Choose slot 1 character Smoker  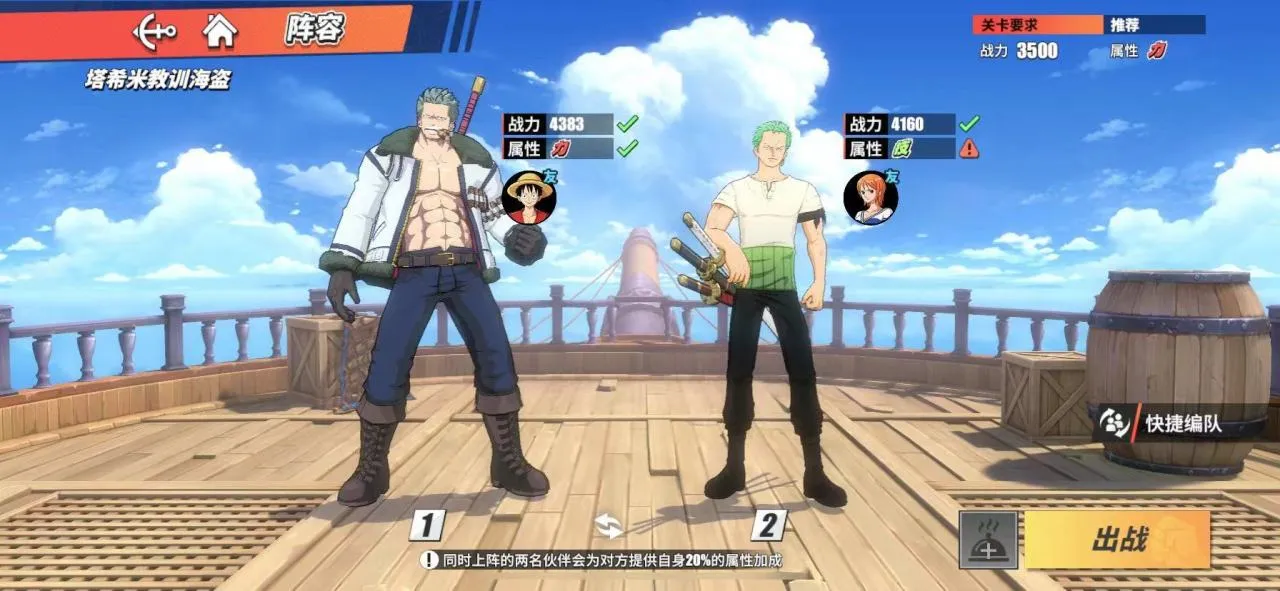430,300
